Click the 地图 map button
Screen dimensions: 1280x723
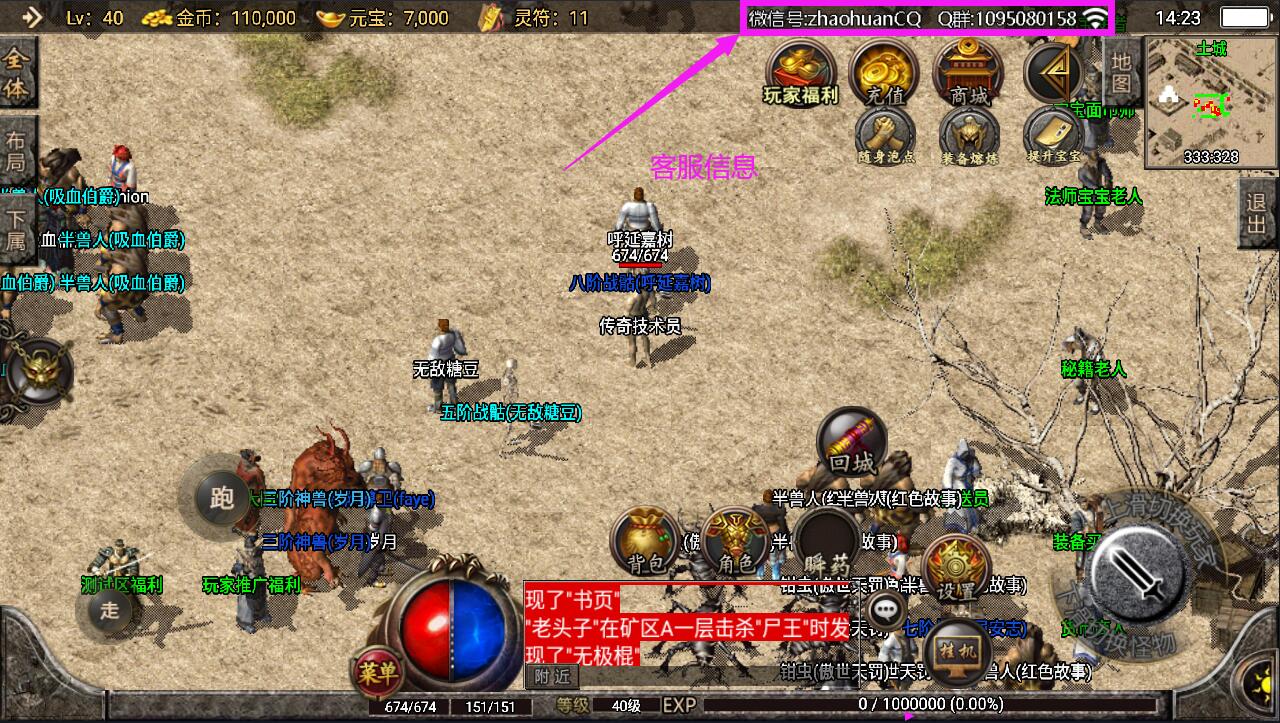pyautogui.click(x=1121, y=72)
